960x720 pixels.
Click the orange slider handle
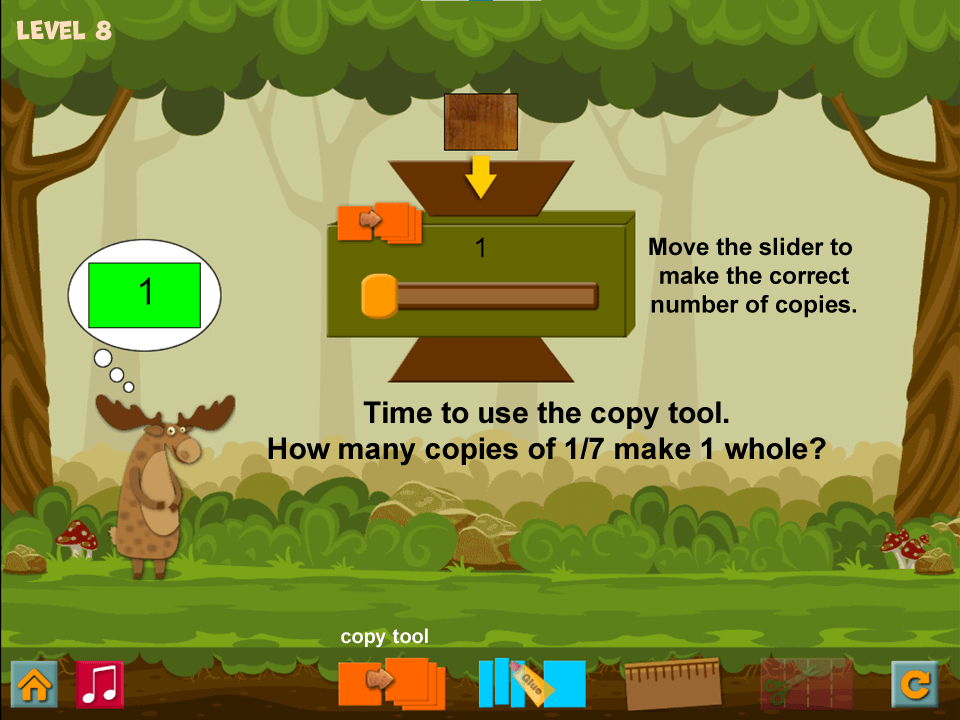(379, 296)
